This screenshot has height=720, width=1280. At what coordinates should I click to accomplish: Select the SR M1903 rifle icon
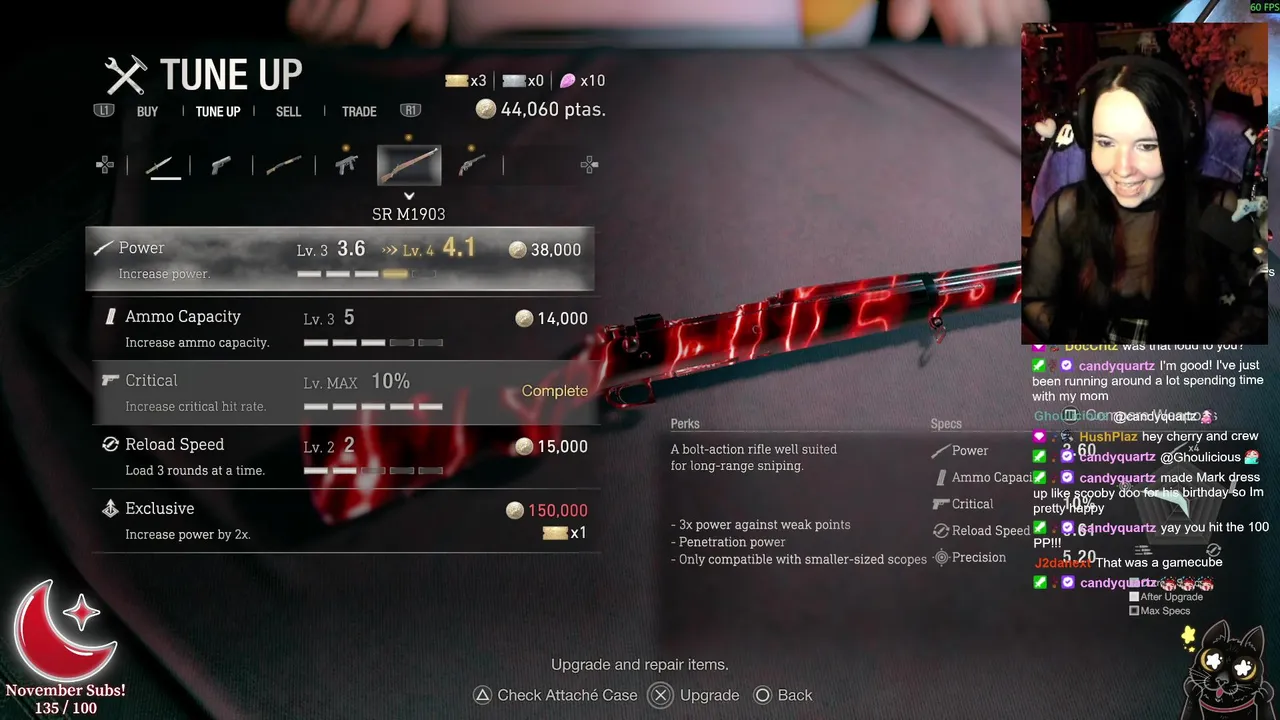[x=408, y=166]
